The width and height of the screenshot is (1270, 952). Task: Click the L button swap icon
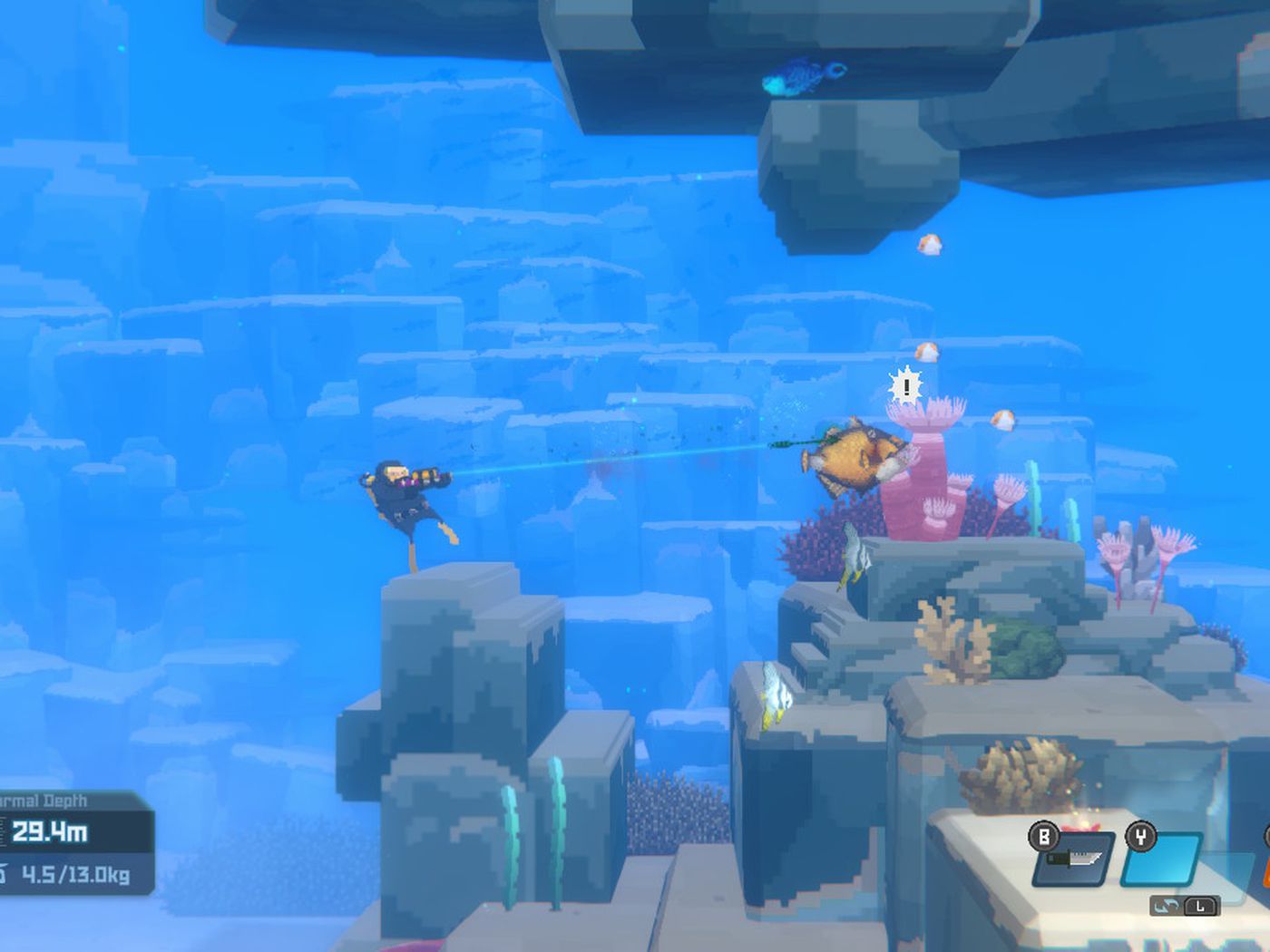coord(1200,907)
